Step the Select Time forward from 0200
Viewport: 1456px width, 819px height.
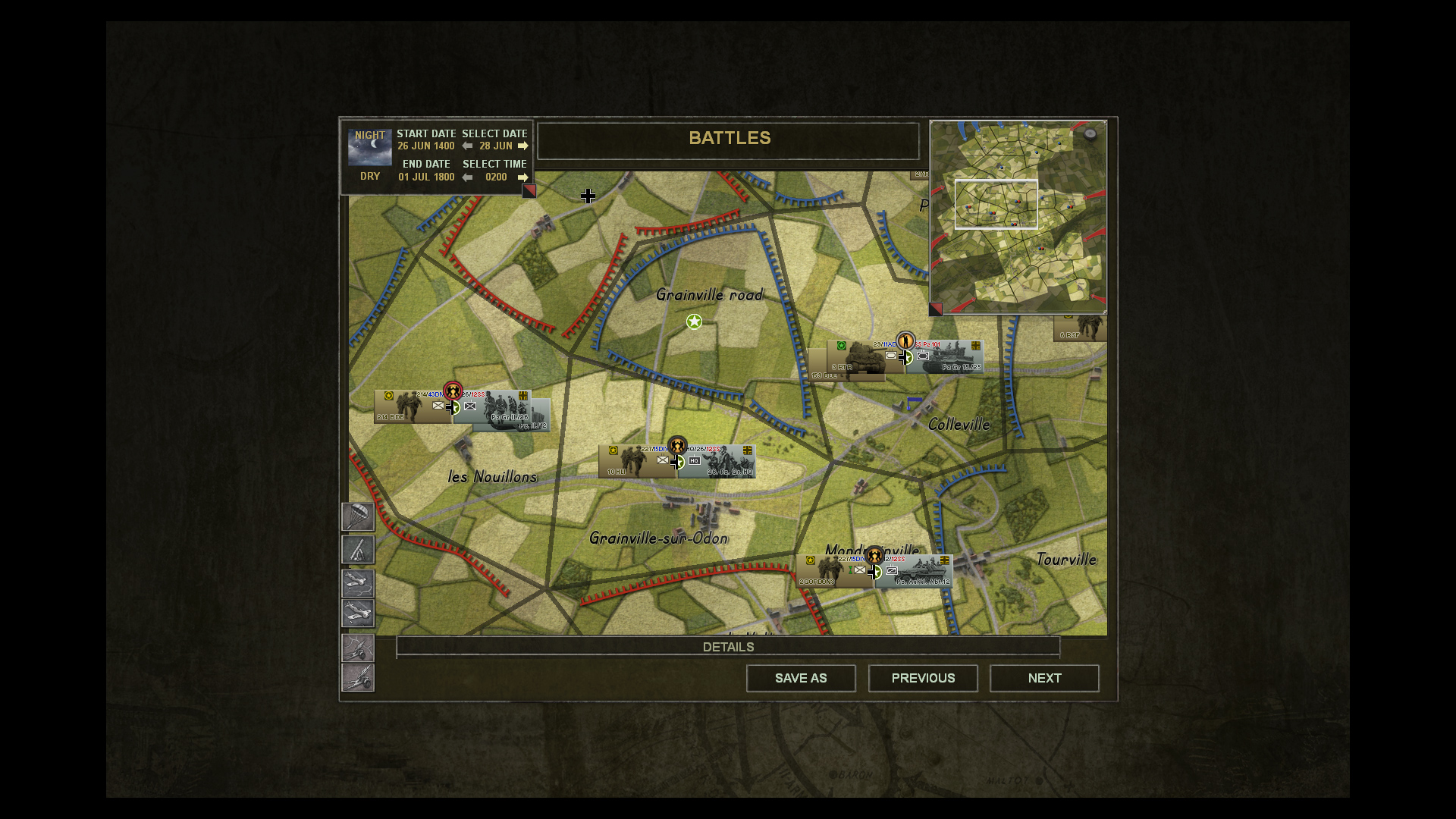523,177
